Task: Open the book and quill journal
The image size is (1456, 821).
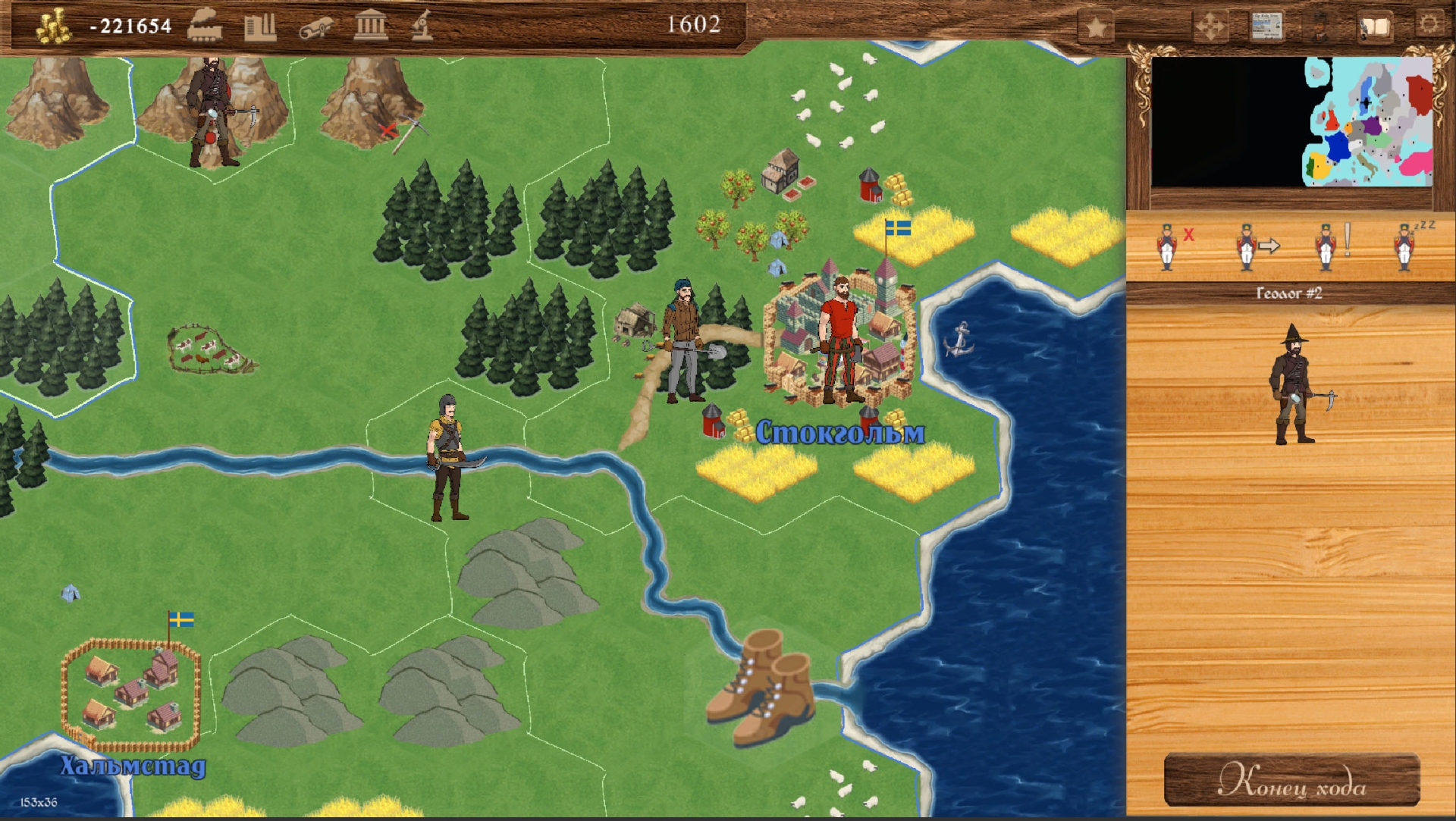Action: coord(1374,27)
